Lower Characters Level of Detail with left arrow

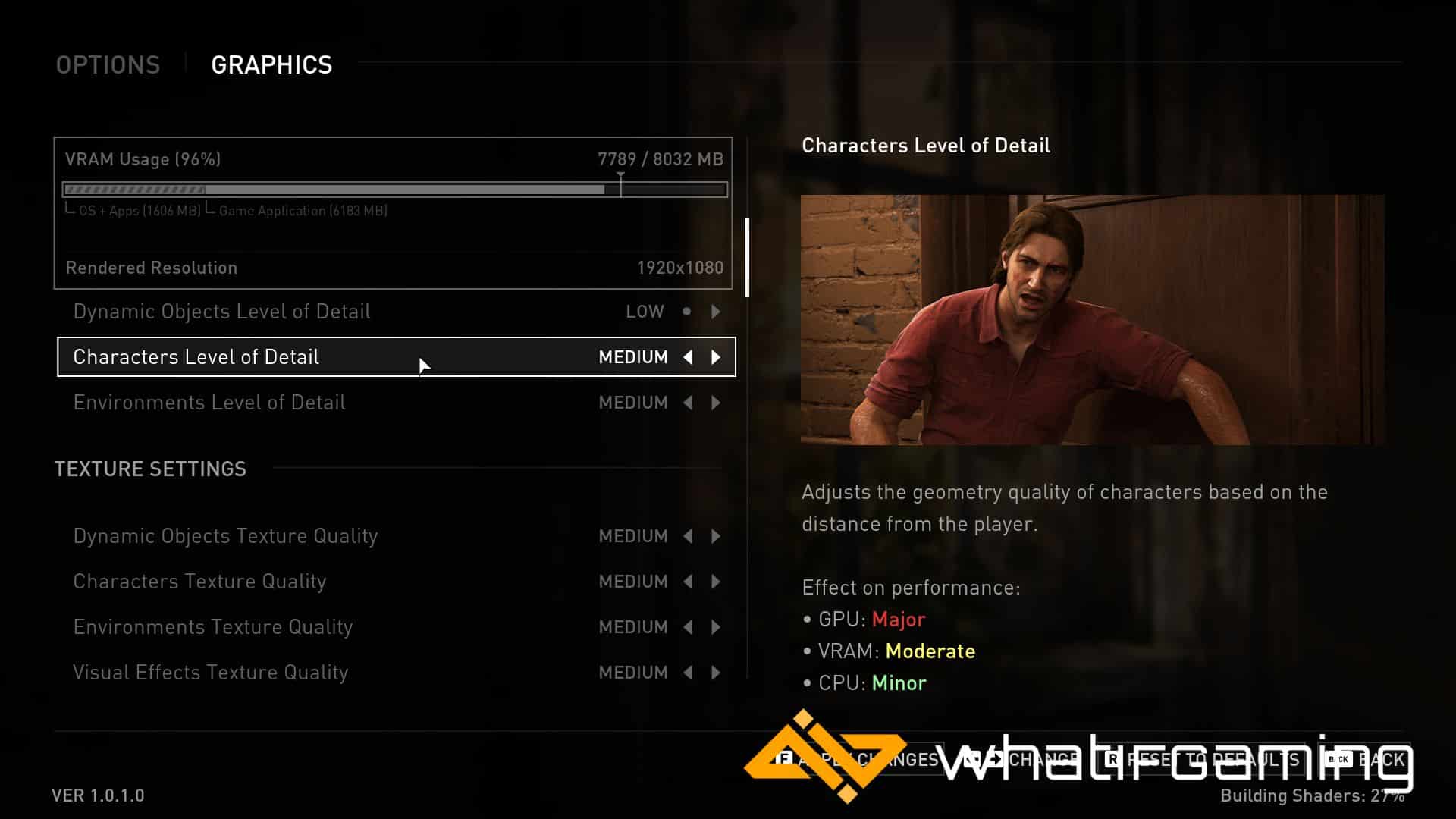[x=688, y=357]
